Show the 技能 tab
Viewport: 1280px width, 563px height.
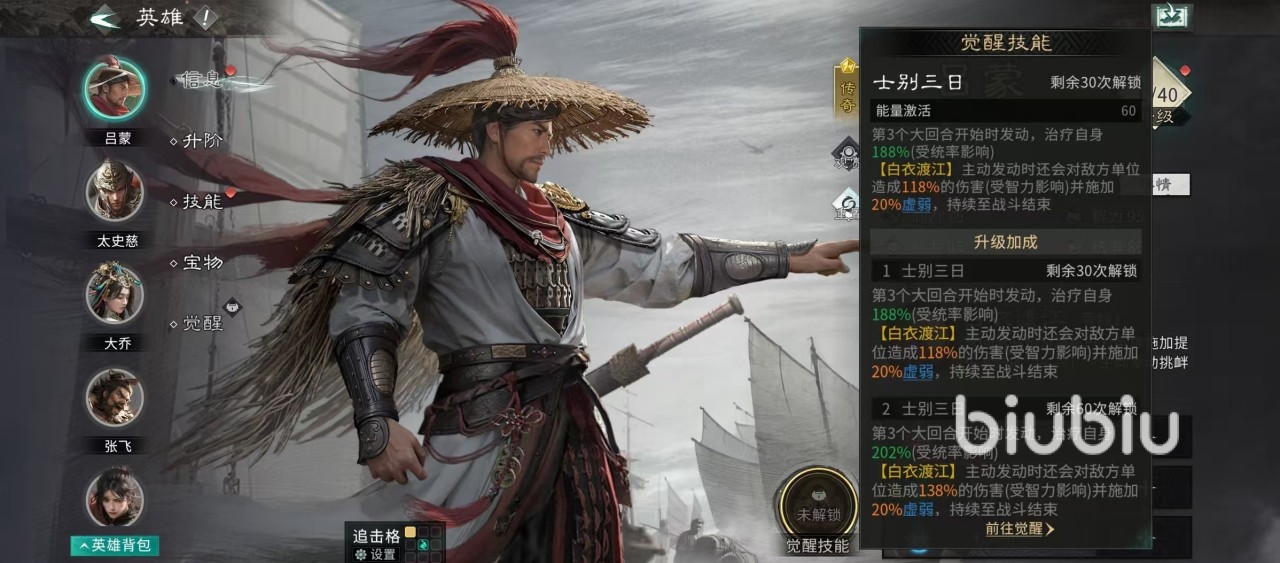tap(202, 201)
